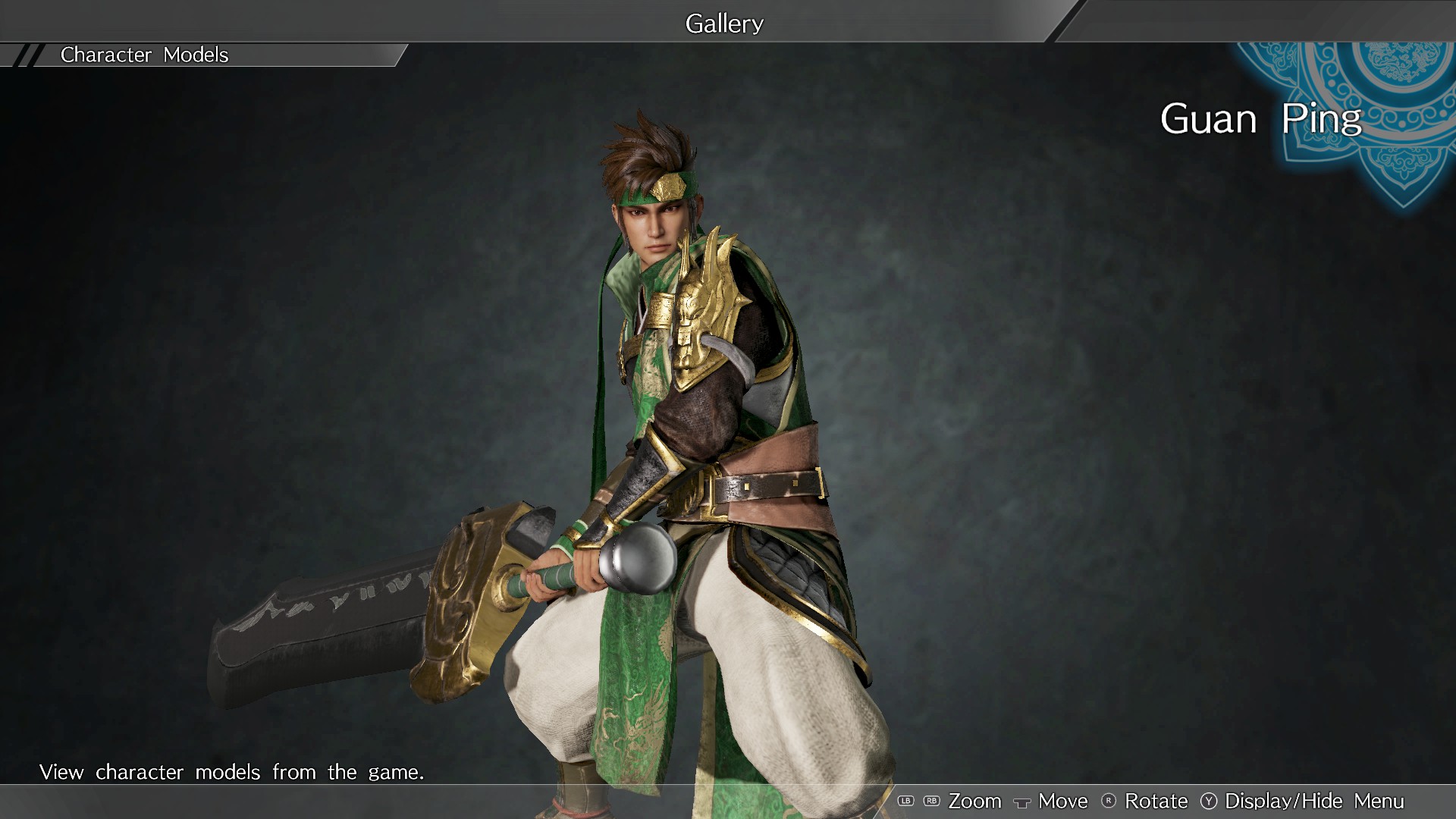
Task: Click the RB zoom button icon
Action: point(931,801)
